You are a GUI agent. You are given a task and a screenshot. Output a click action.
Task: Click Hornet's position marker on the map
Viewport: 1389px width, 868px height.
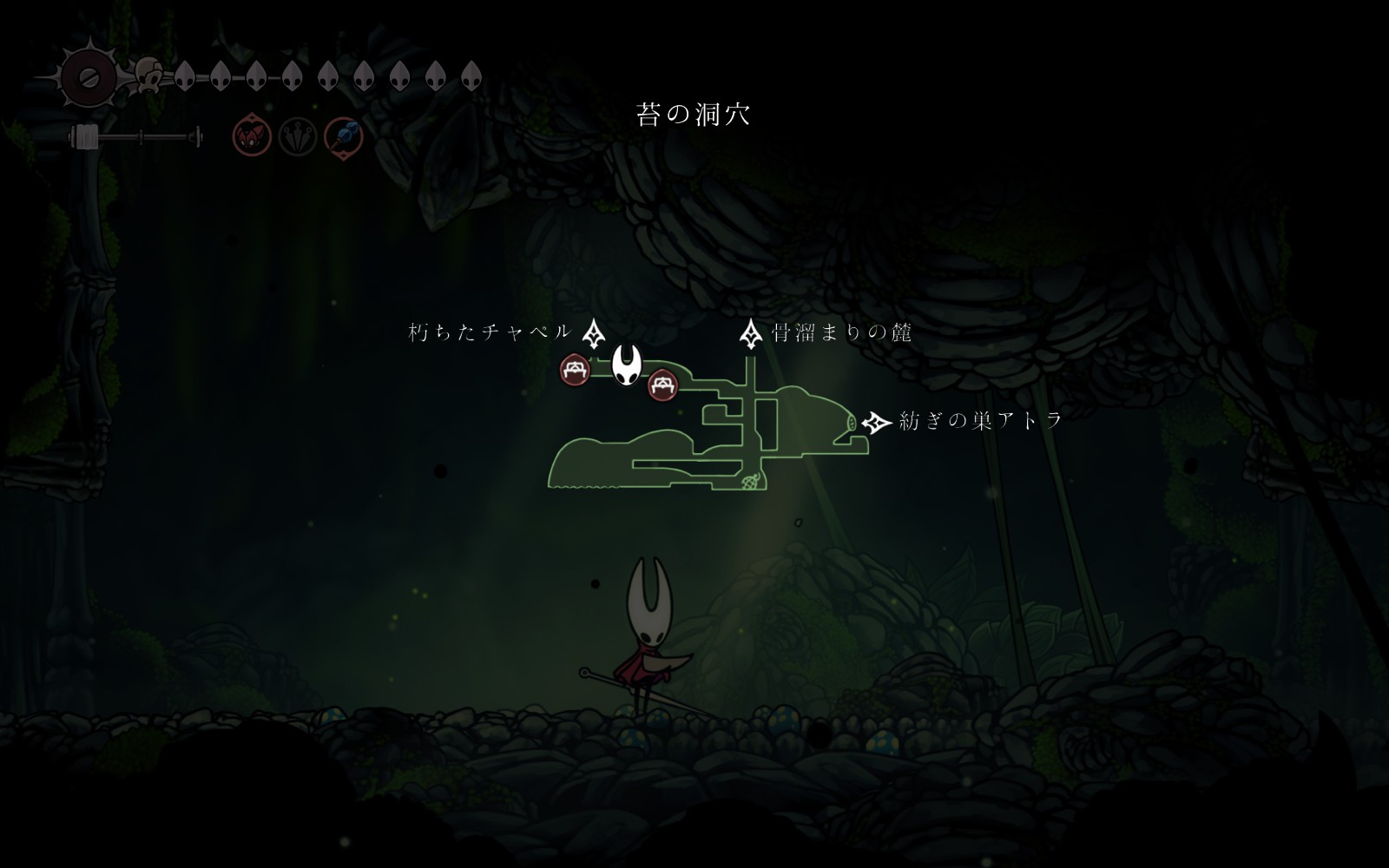tap(627, 365)
